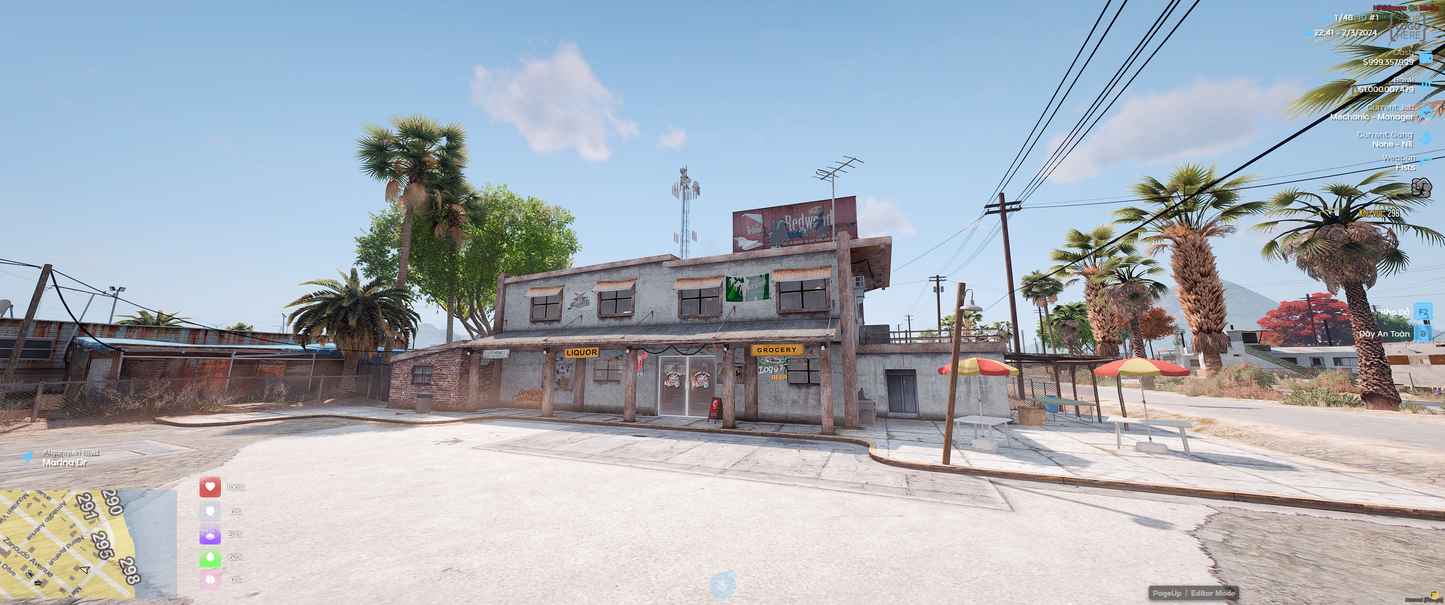The width and height of the screenshot is (1445, 605).
Task: Select the green water drop thirst icon
Action: [210, 558]
